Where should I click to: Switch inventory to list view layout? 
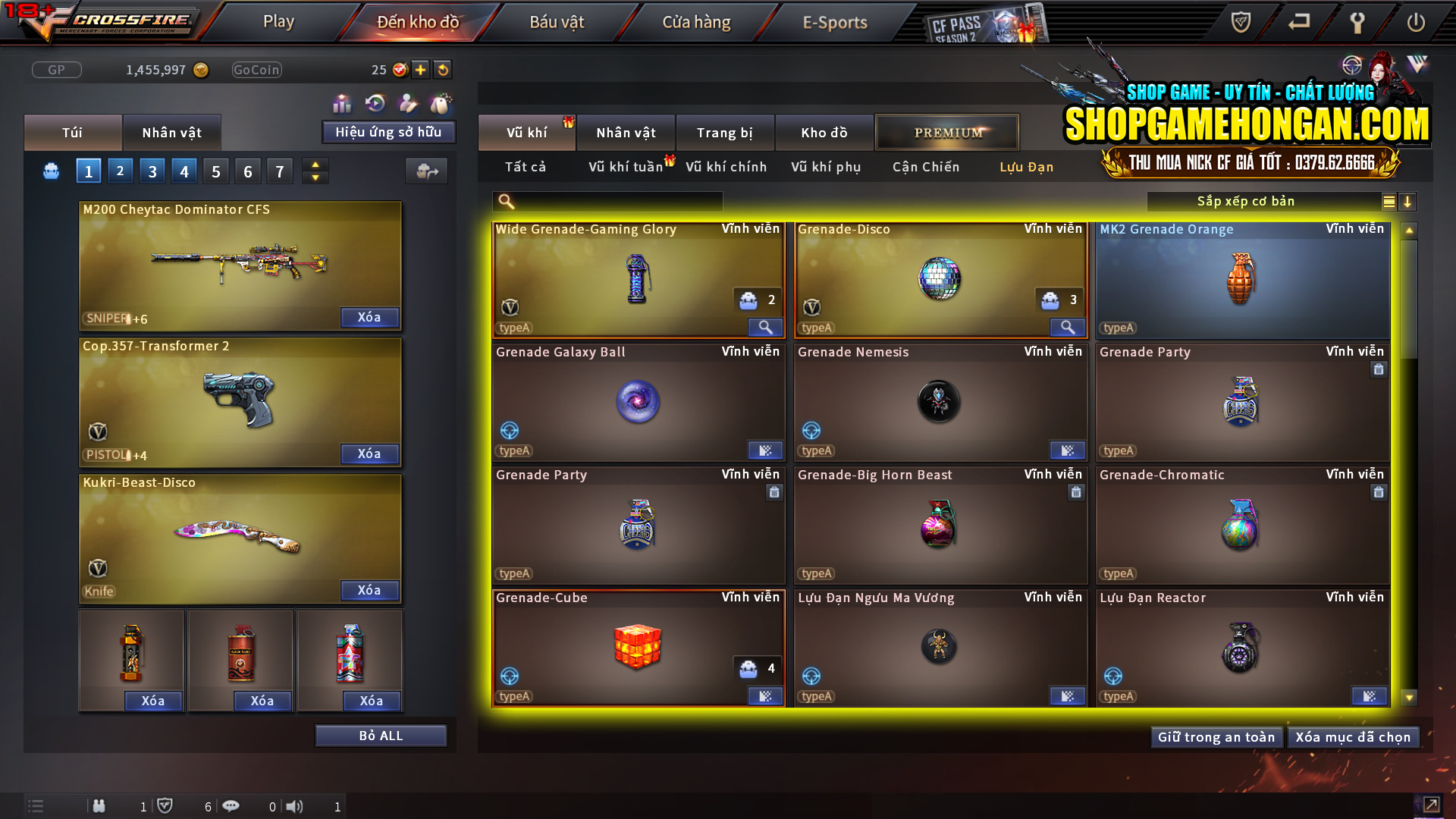click(x=1388, y=201)
